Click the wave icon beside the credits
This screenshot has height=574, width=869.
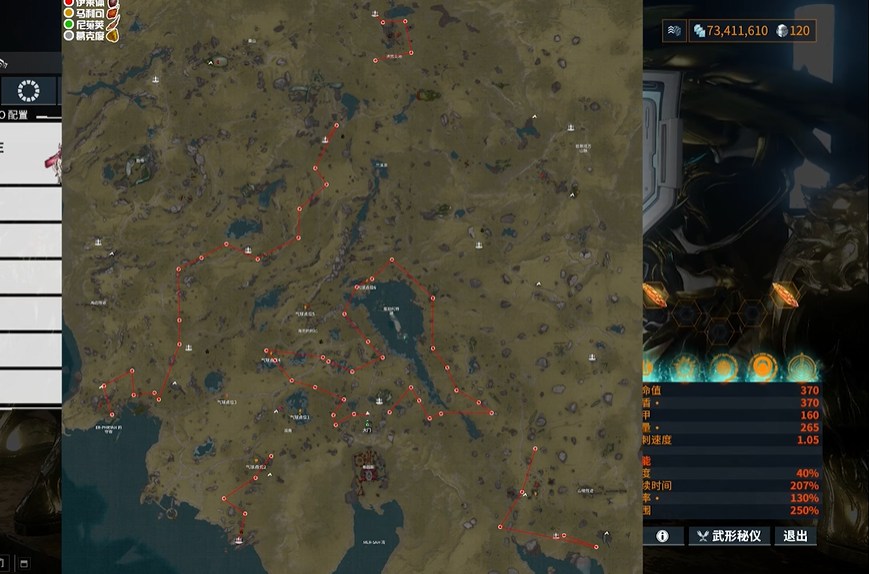[x=675, y=31]
